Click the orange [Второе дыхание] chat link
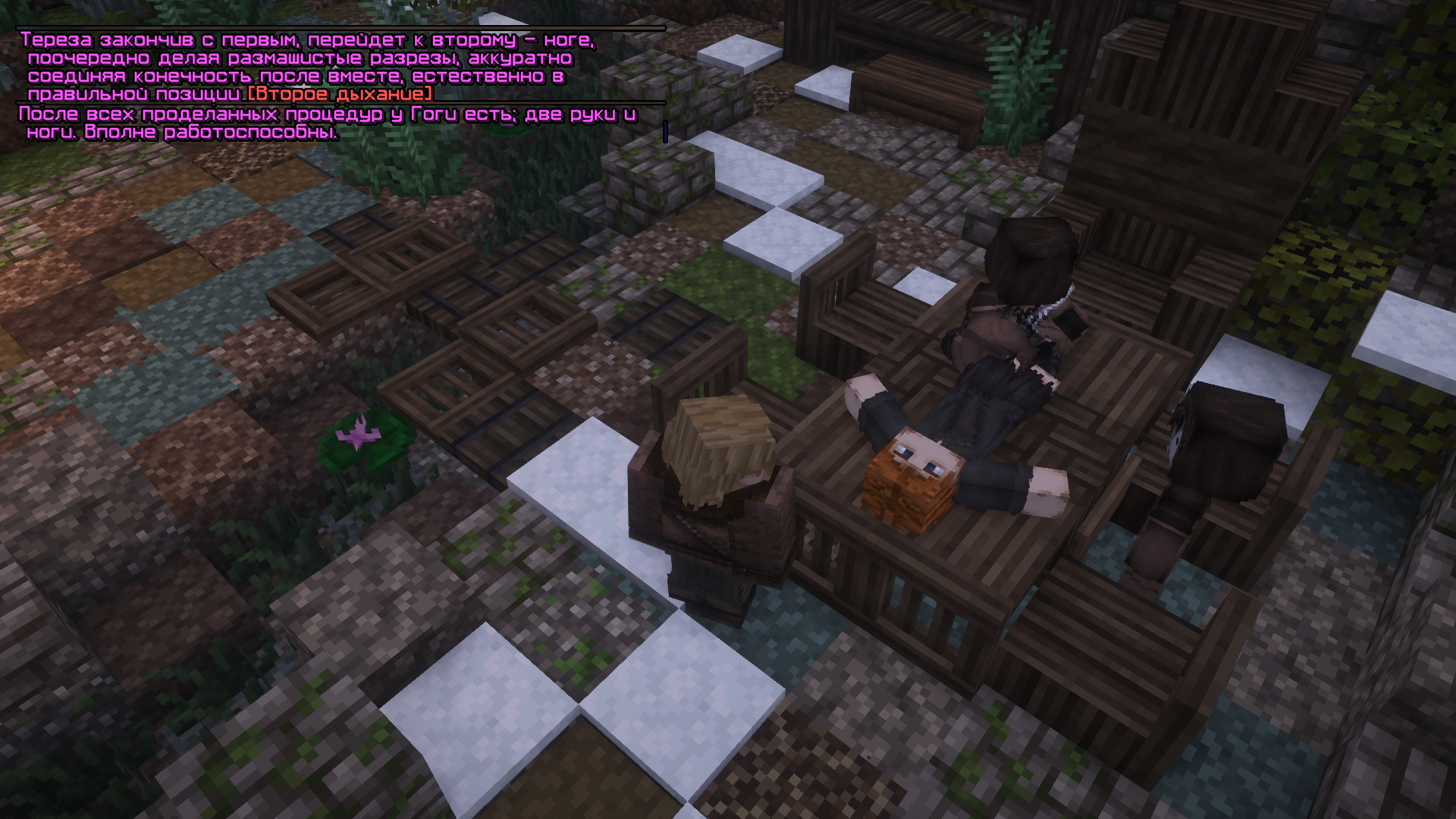This screenshot has width=1456, height=819. (x=340, y=94)
